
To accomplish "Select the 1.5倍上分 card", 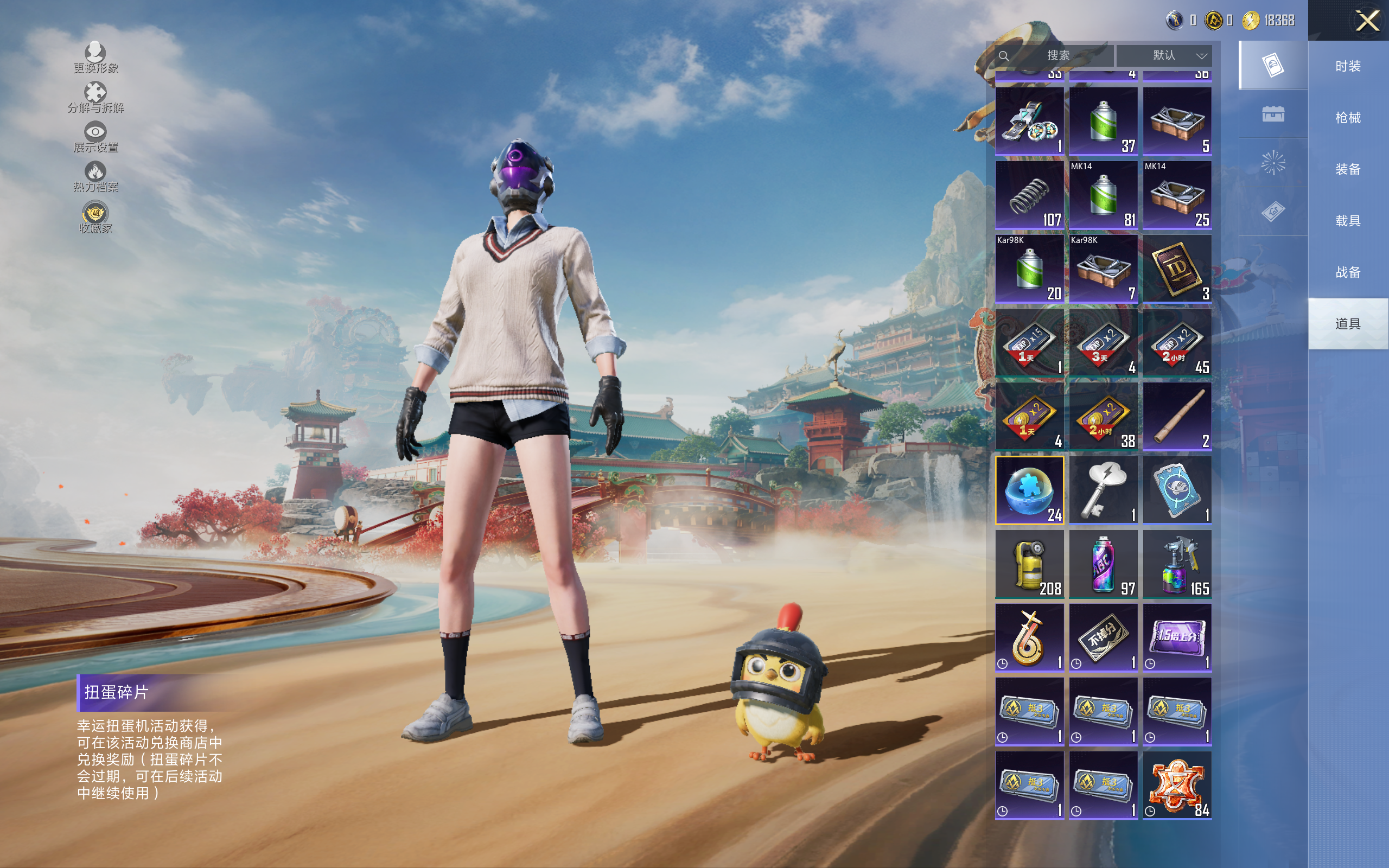I will (x=1177, y=637).
